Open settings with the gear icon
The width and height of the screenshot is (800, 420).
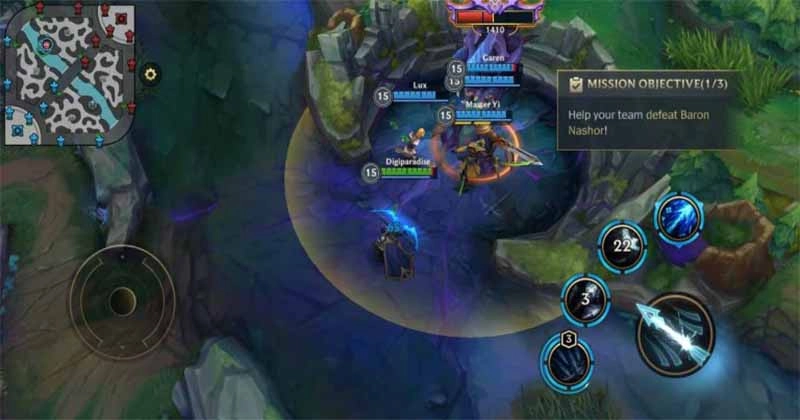click(x=151, y=73)
